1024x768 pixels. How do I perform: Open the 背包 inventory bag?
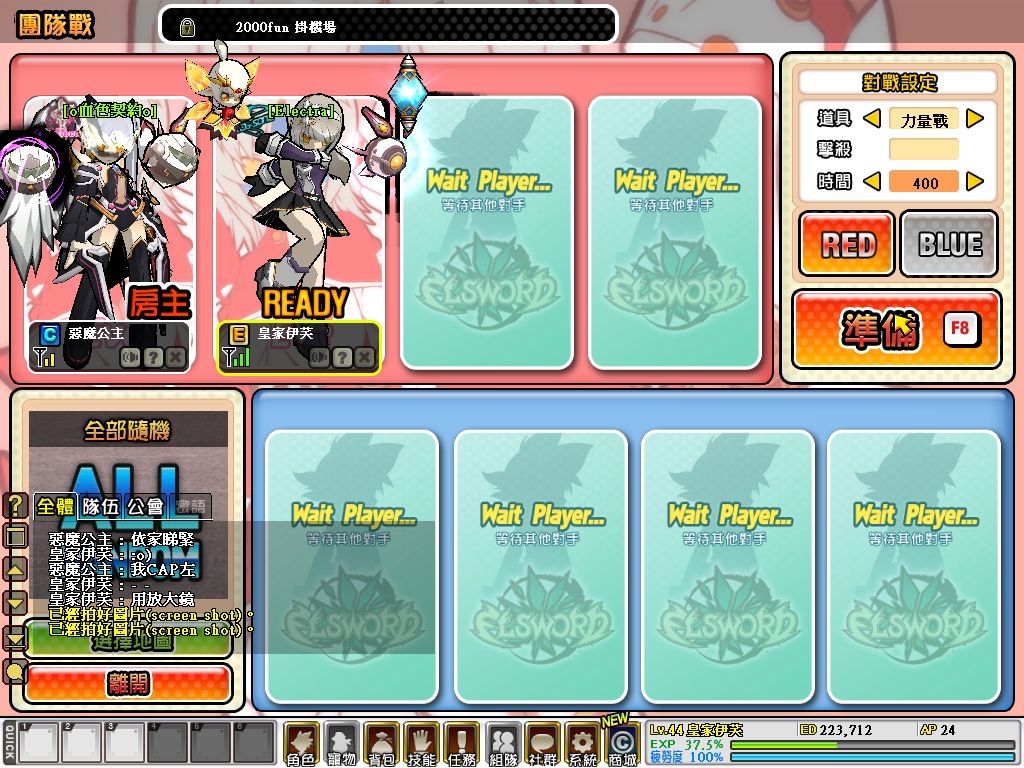pos(382,745)
